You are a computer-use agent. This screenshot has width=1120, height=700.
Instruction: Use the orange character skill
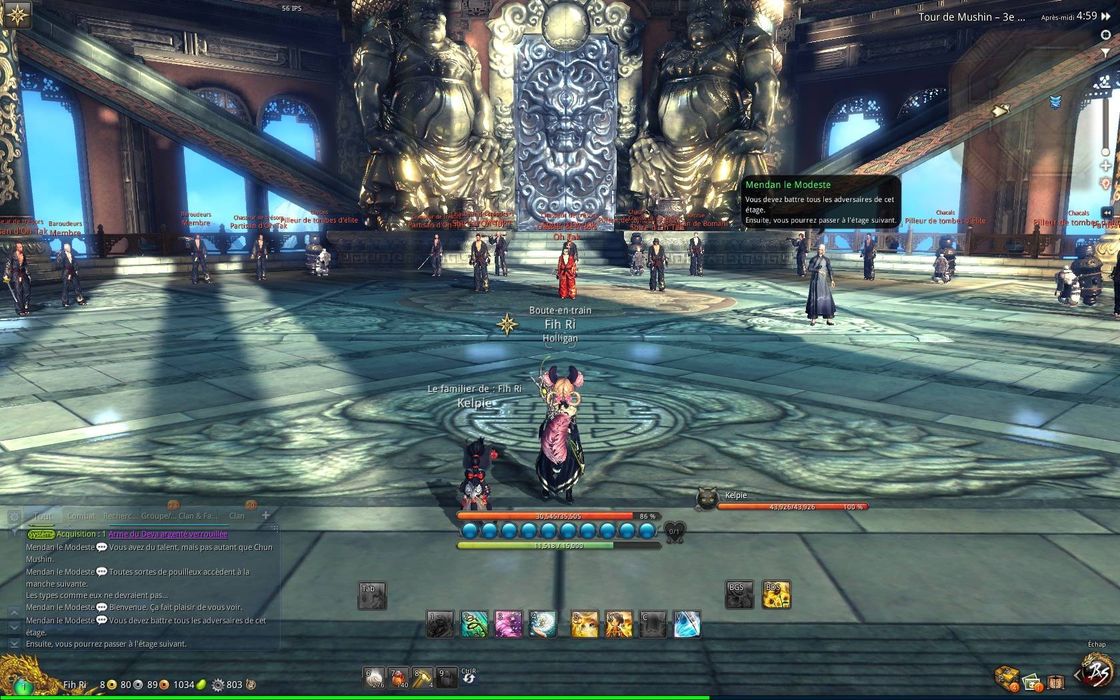click(x=619, y=624)
